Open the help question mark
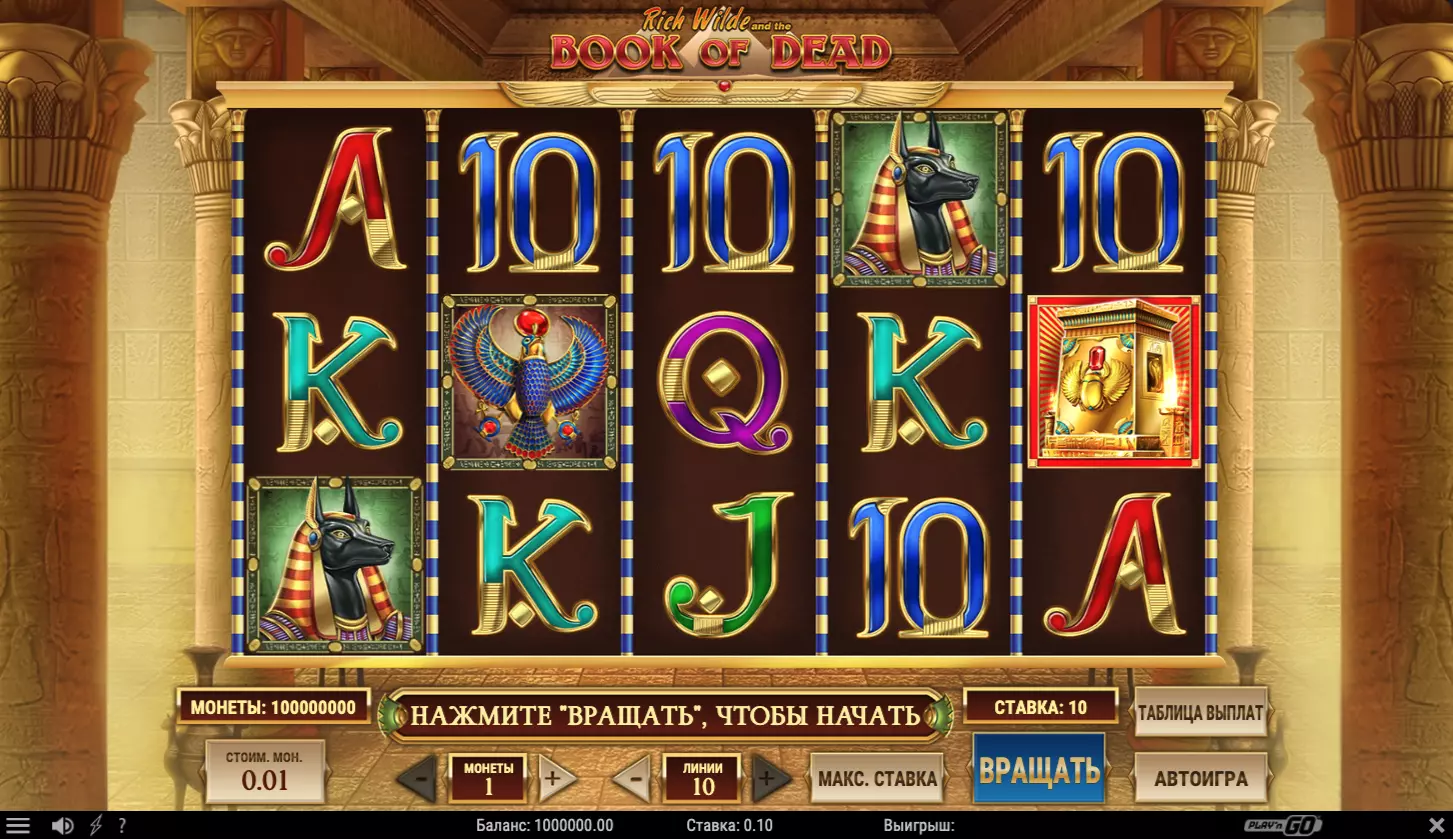Image resolution: width=1453 pixels, height=839 pixels. pos(122,826)
